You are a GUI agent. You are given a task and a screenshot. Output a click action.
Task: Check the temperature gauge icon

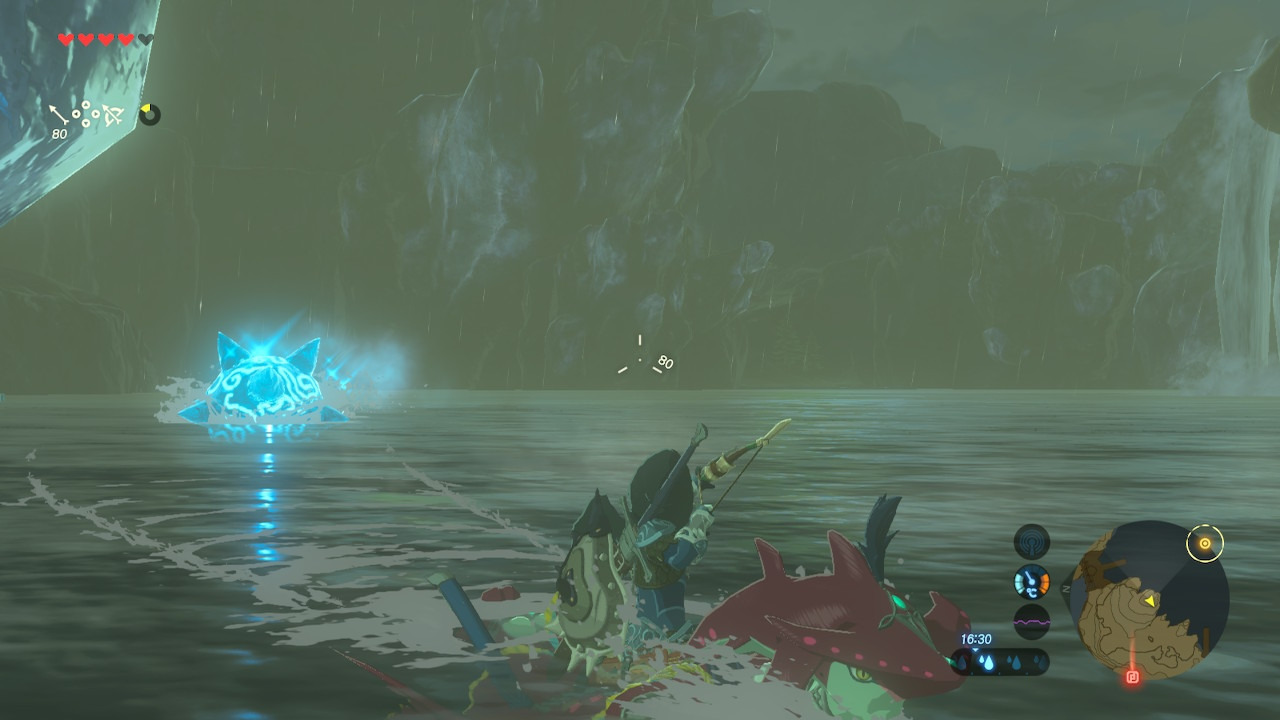(x=1032, y=581)
